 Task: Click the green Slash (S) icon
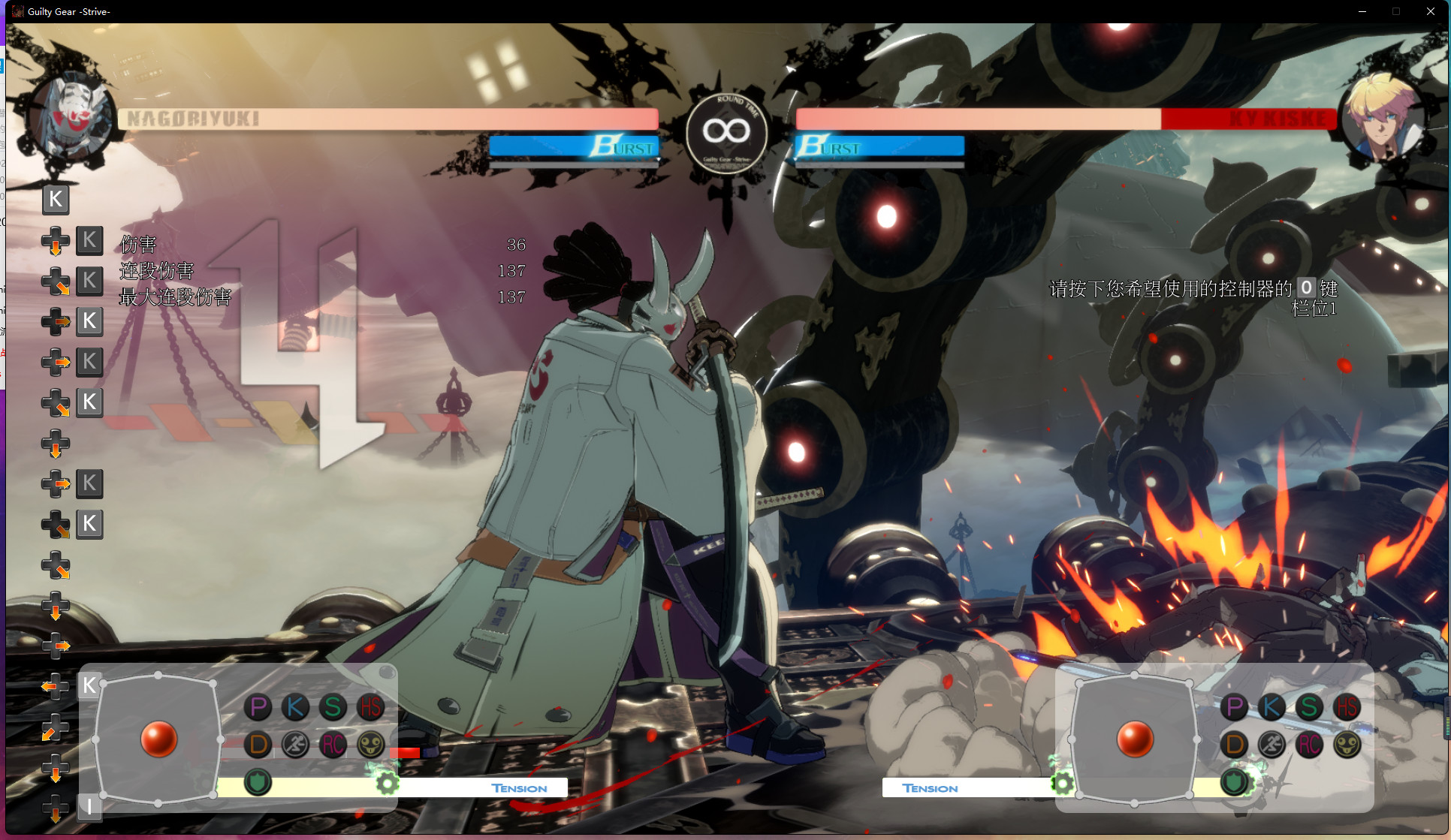(333, 706)
